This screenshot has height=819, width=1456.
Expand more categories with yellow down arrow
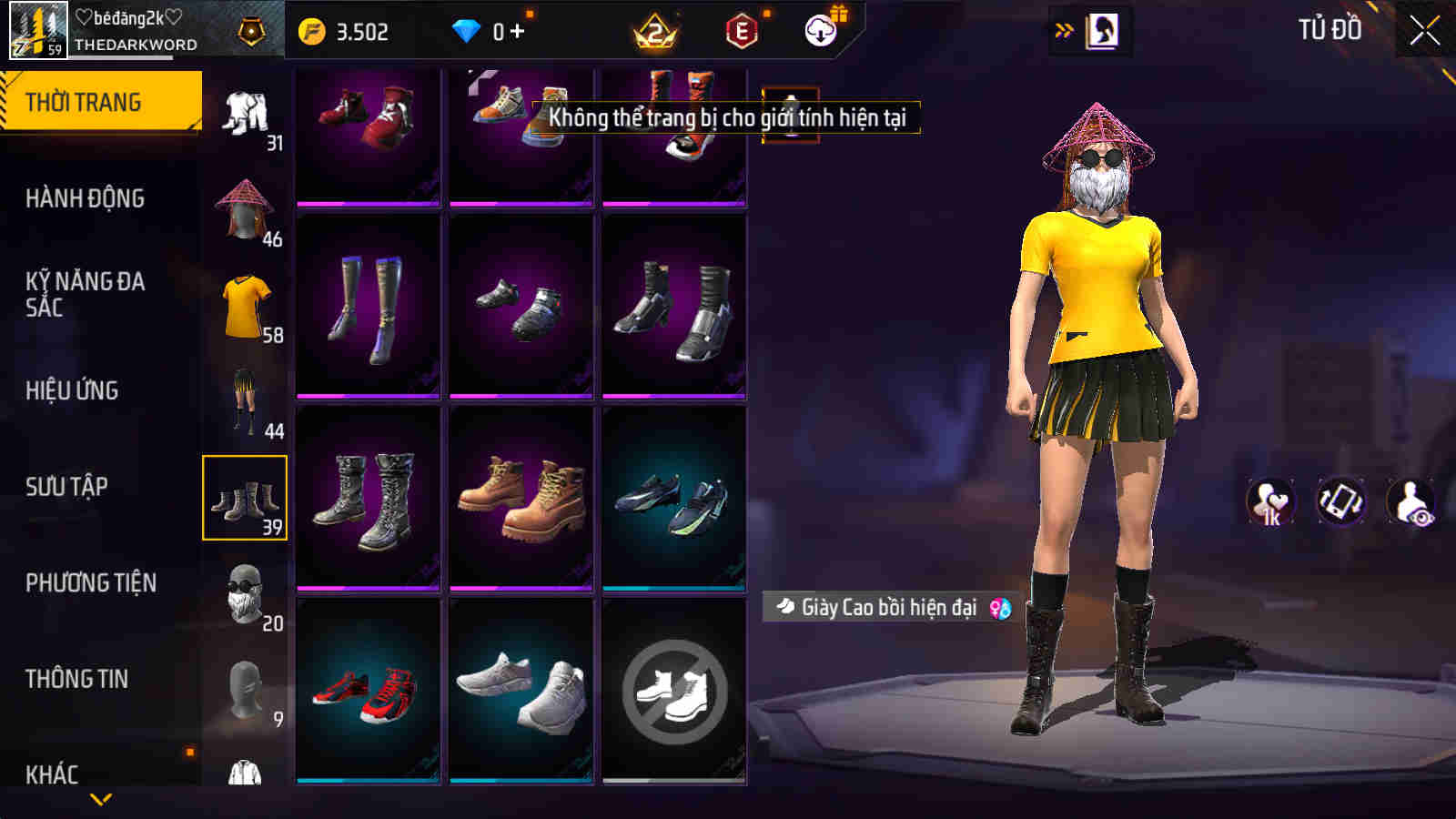coord(100,801)
